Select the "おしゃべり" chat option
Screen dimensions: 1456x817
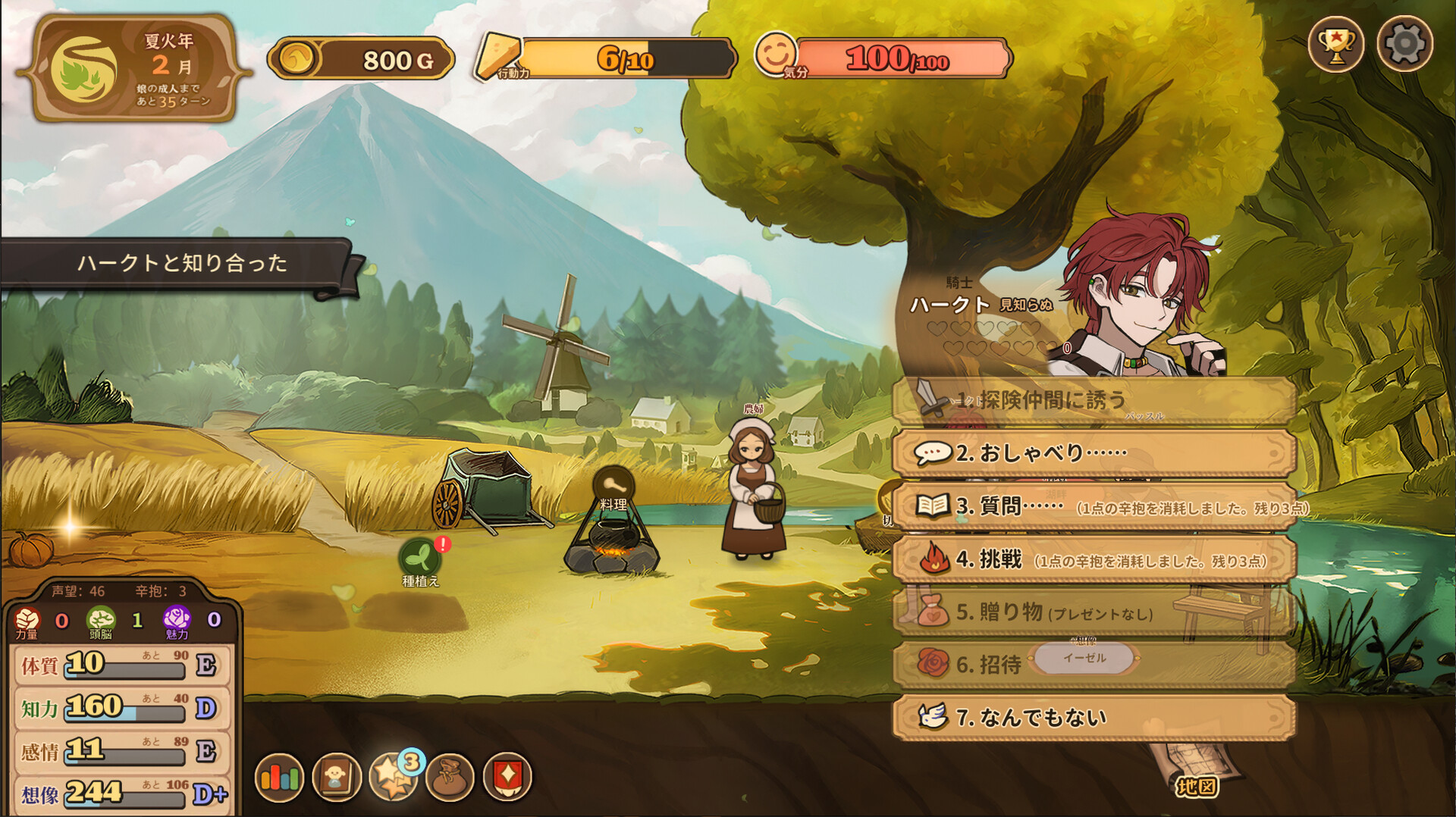(1092, 453)
